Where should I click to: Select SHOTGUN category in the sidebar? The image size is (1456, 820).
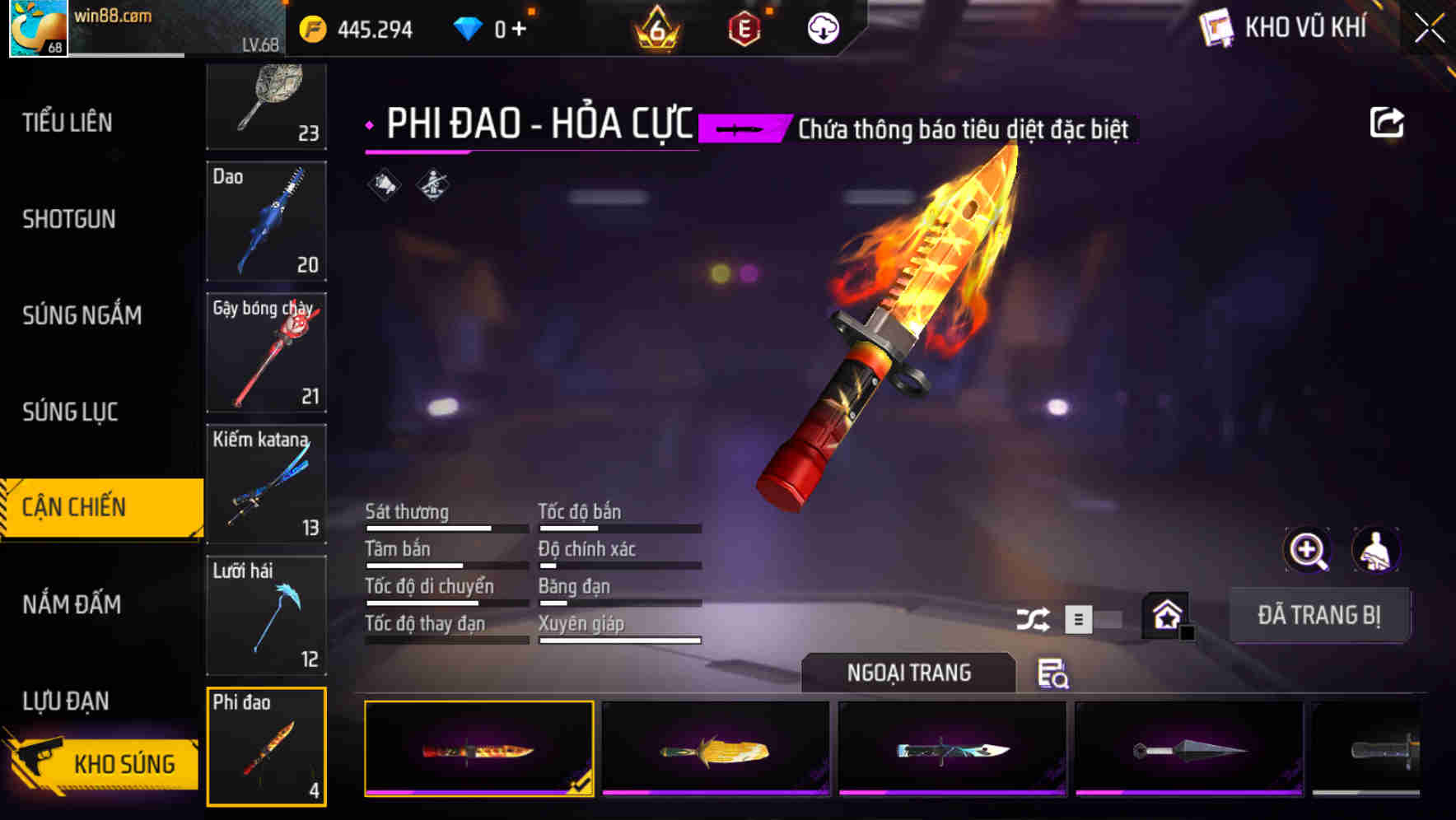click(69, 219)
